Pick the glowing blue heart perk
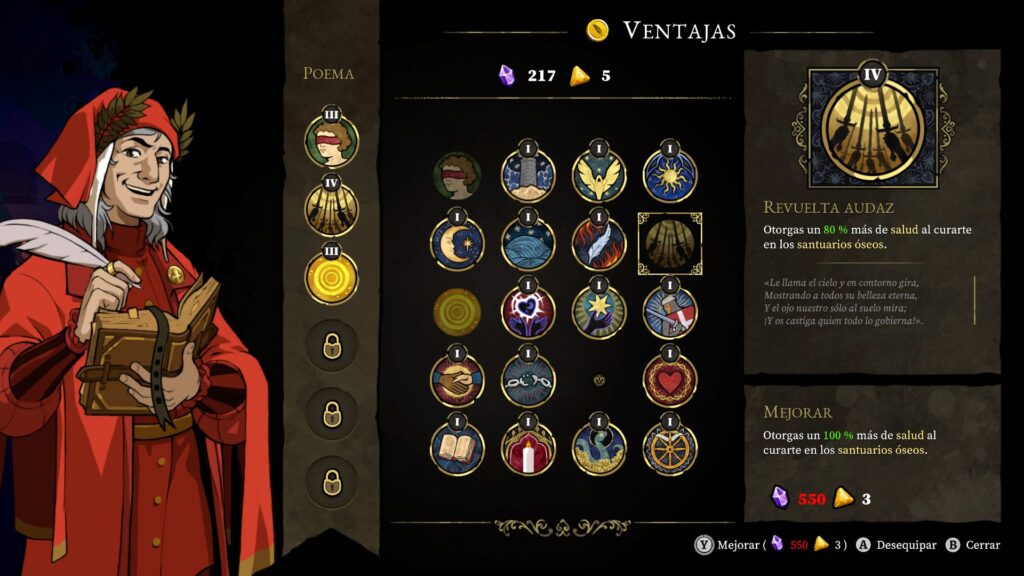This screenshot has height=576, width=1024. tap(527, 312)
